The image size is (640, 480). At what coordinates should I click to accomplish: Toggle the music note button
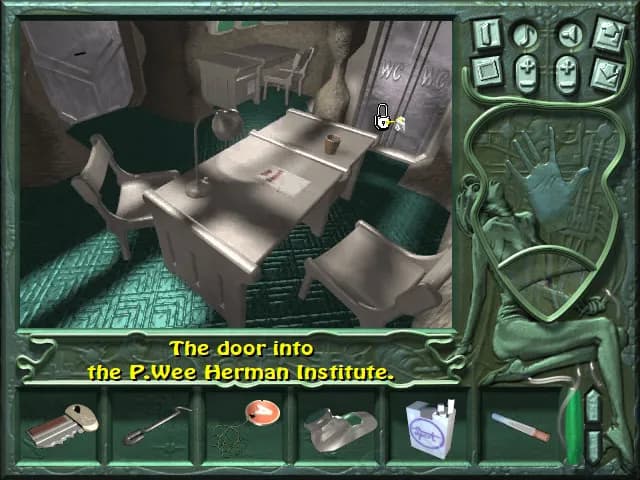pos(527,34)
